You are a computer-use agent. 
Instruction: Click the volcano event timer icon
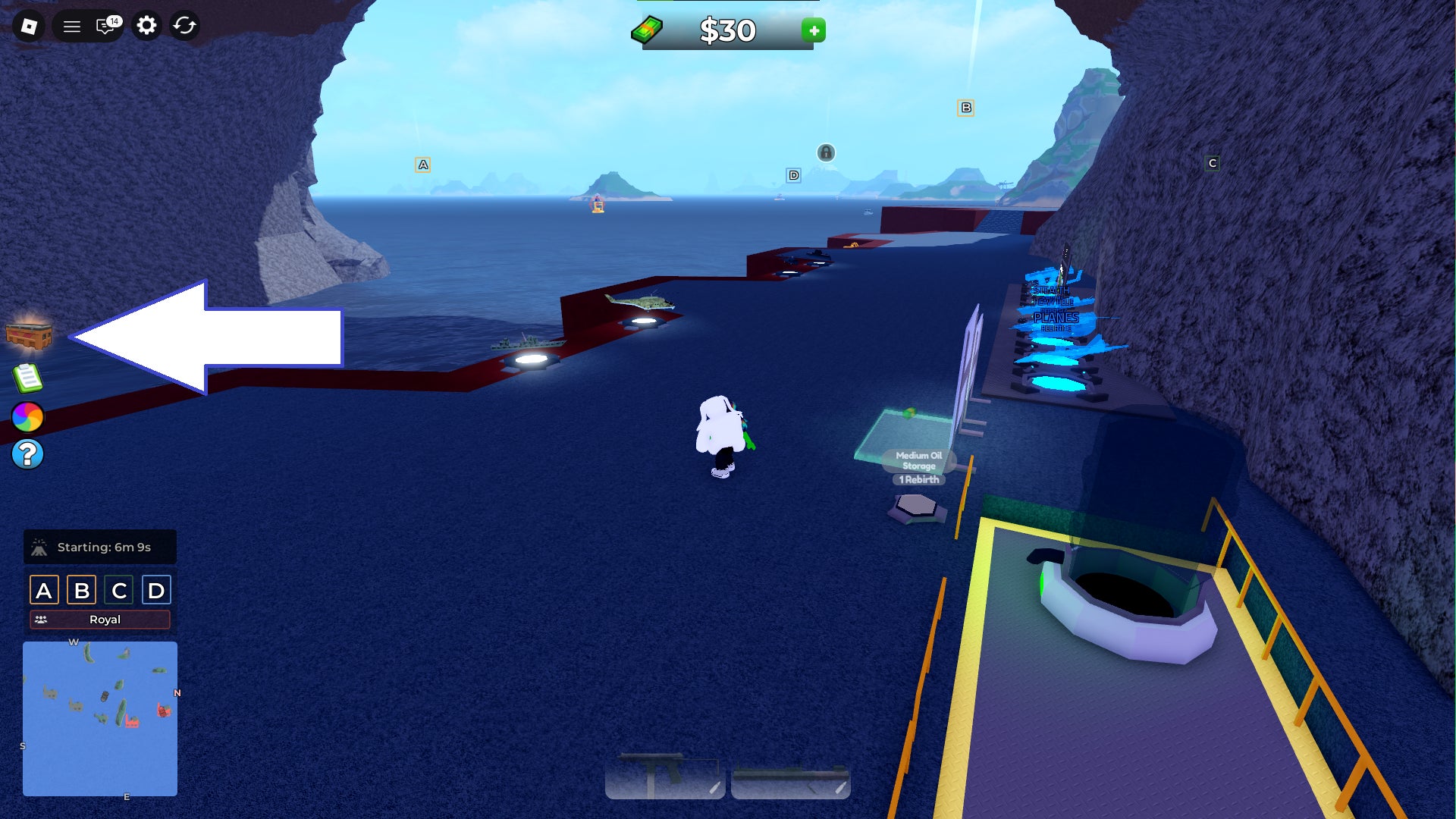(39, 546)
